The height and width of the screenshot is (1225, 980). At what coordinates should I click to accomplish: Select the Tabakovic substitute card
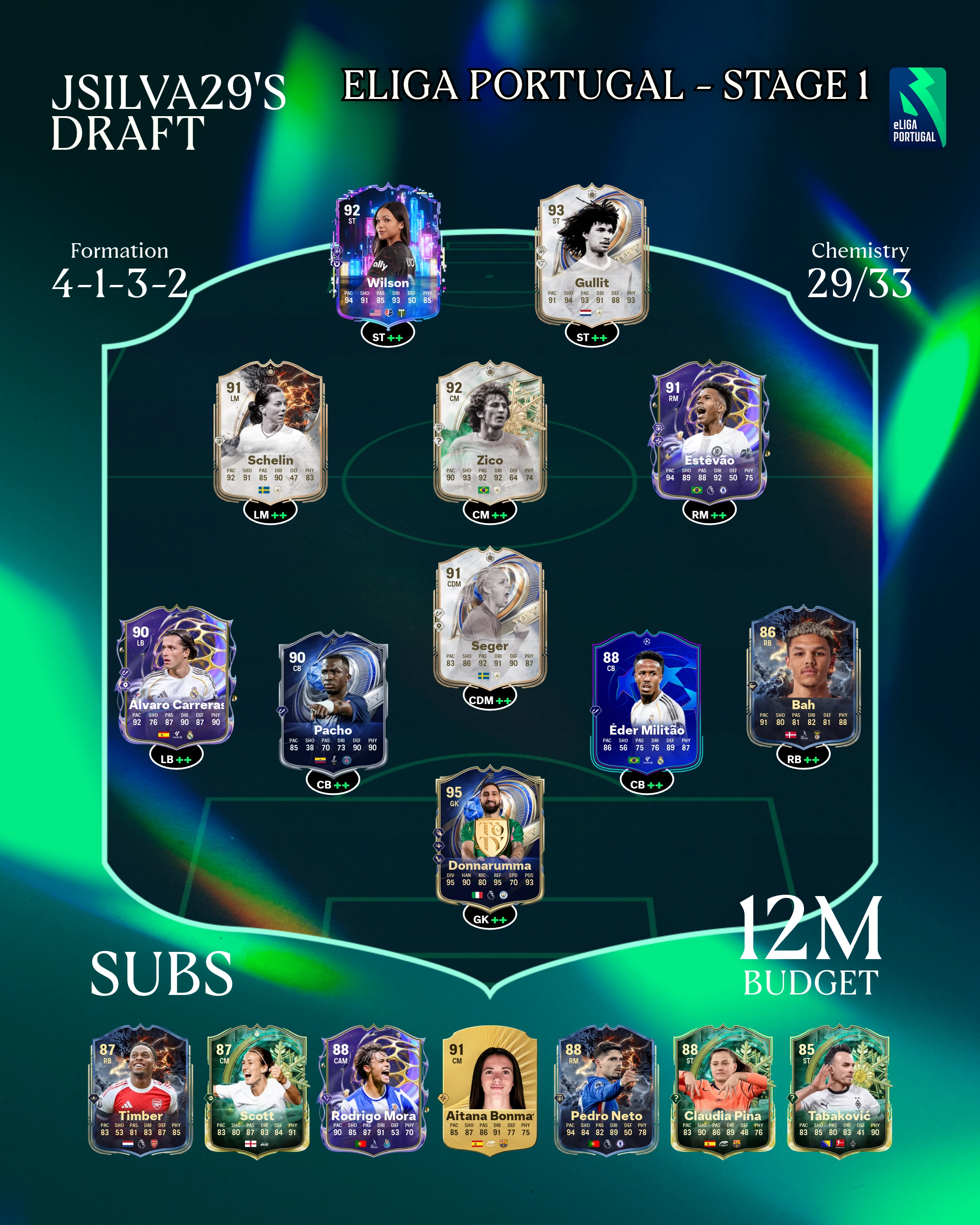pos(839,1090)
